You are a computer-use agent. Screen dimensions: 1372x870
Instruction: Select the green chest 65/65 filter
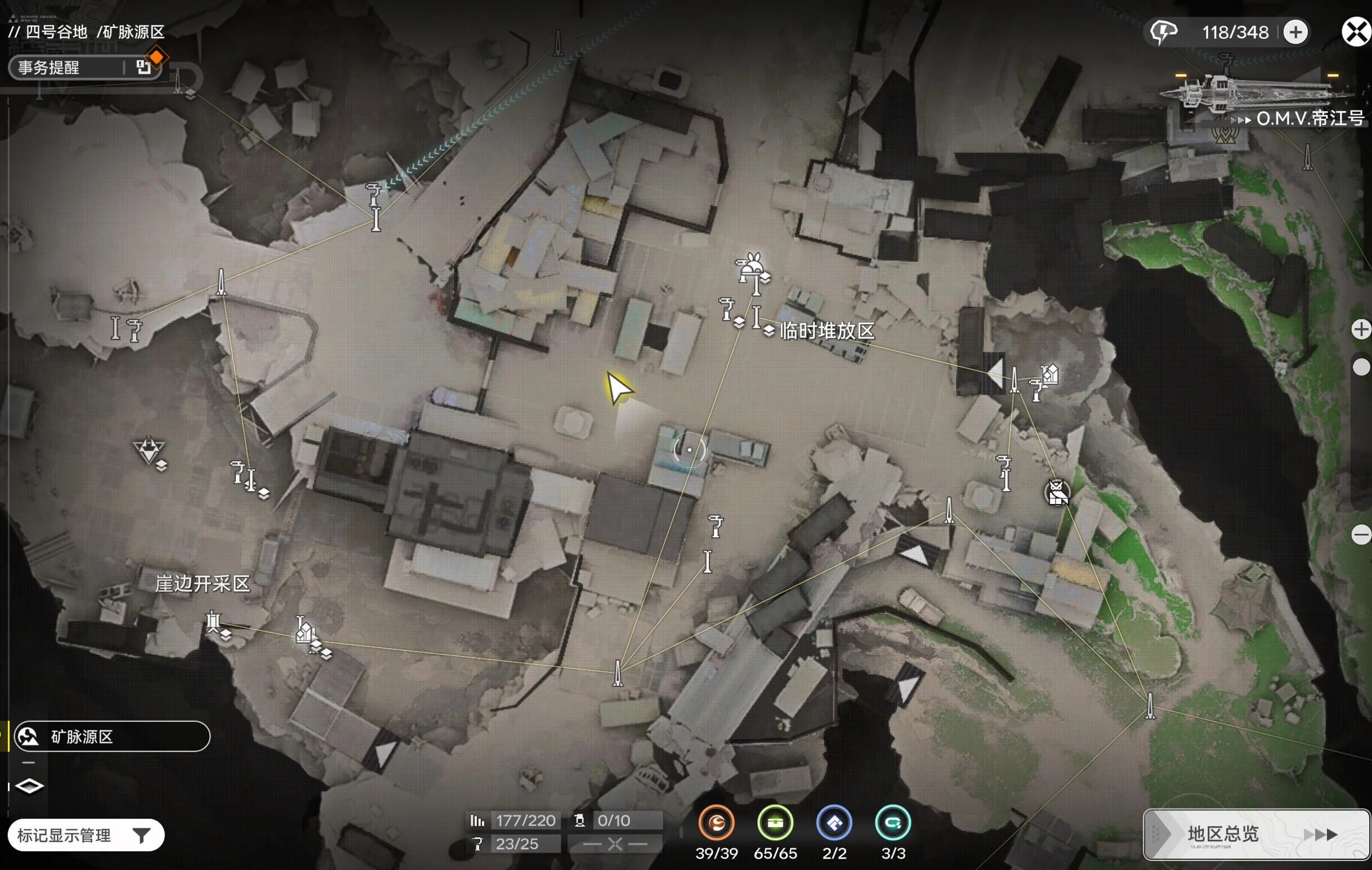(775, 823)
